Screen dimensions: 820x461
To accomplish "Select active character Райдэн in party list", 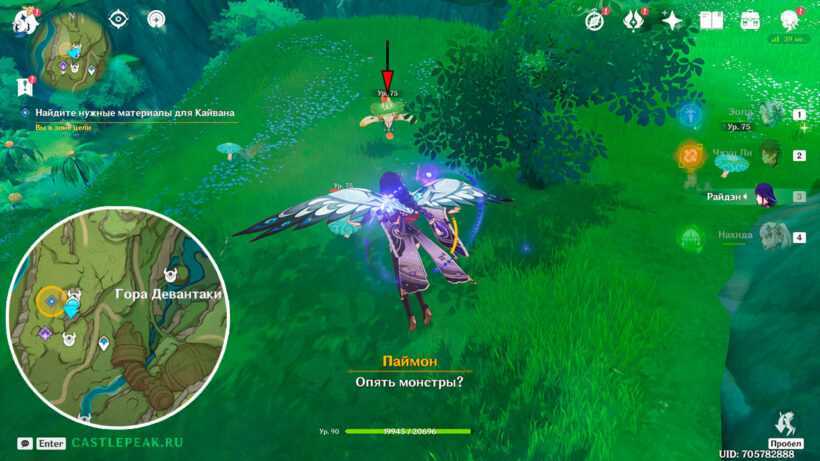I will pos(768,197).
